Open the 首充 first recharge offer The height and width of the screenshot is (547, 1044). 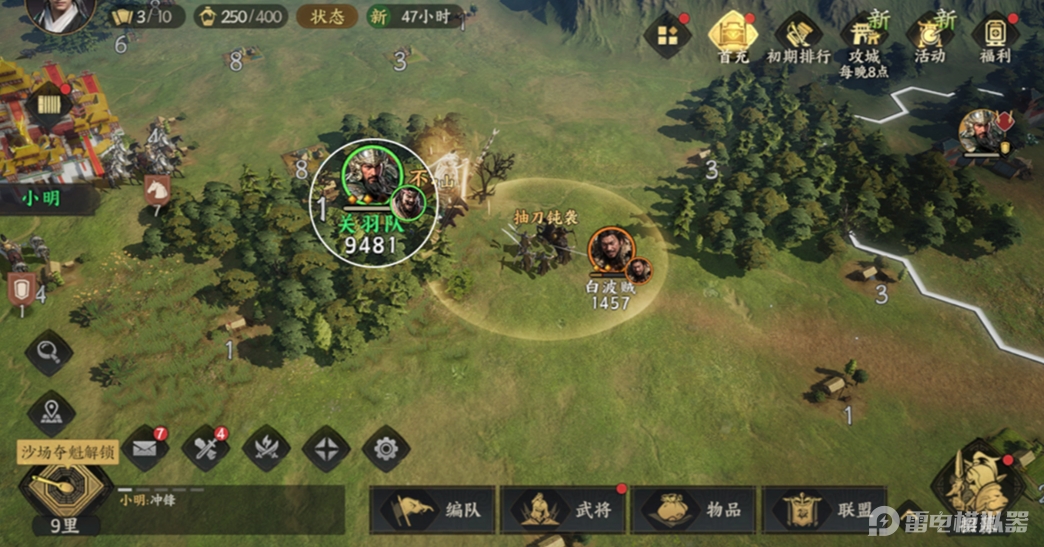tap(733, 36)
